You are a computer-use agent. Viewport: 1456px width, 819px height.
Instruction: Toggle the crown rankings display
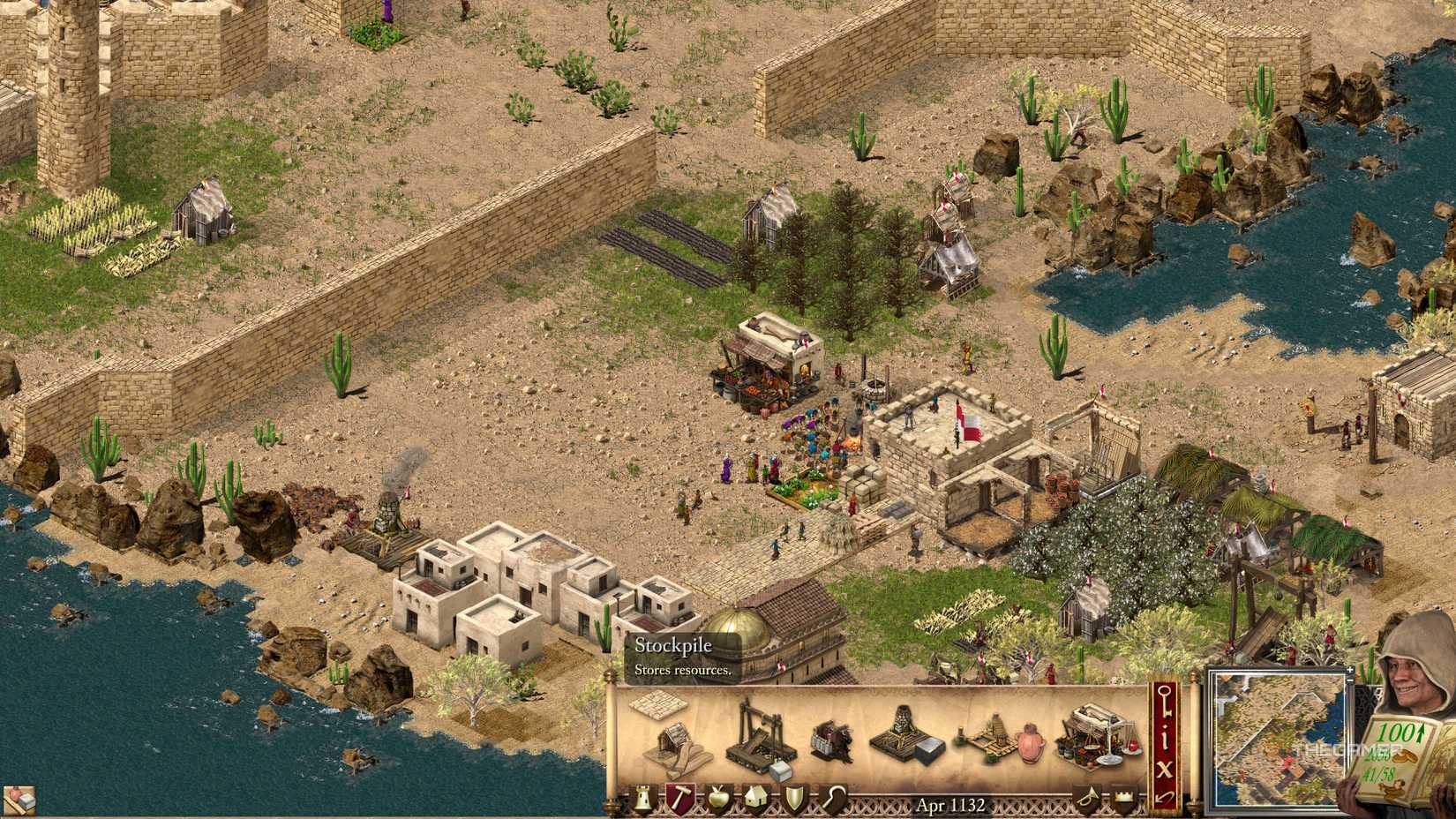(x=1123, y=798)
